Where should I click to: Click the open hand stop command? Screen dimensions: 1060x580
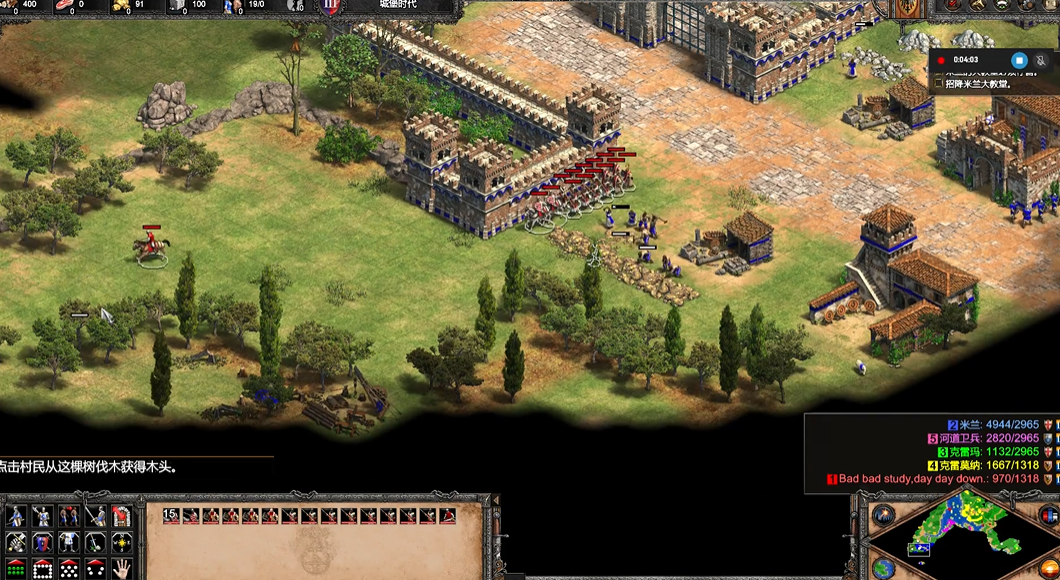click(x=122, y=569)
